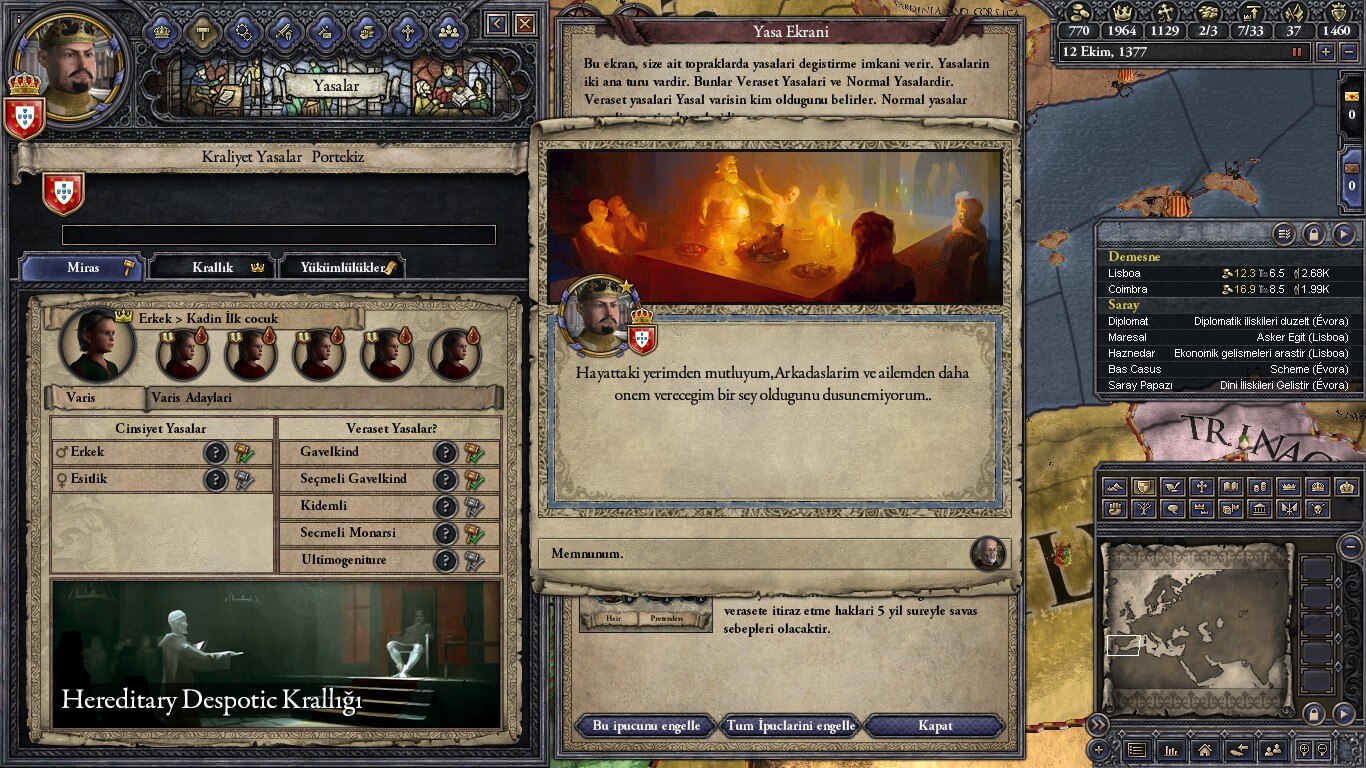Select the heir portrait above Varis
Image resolution: width=1366 pixels, height=768 pixels.
(x=97, y=344)
